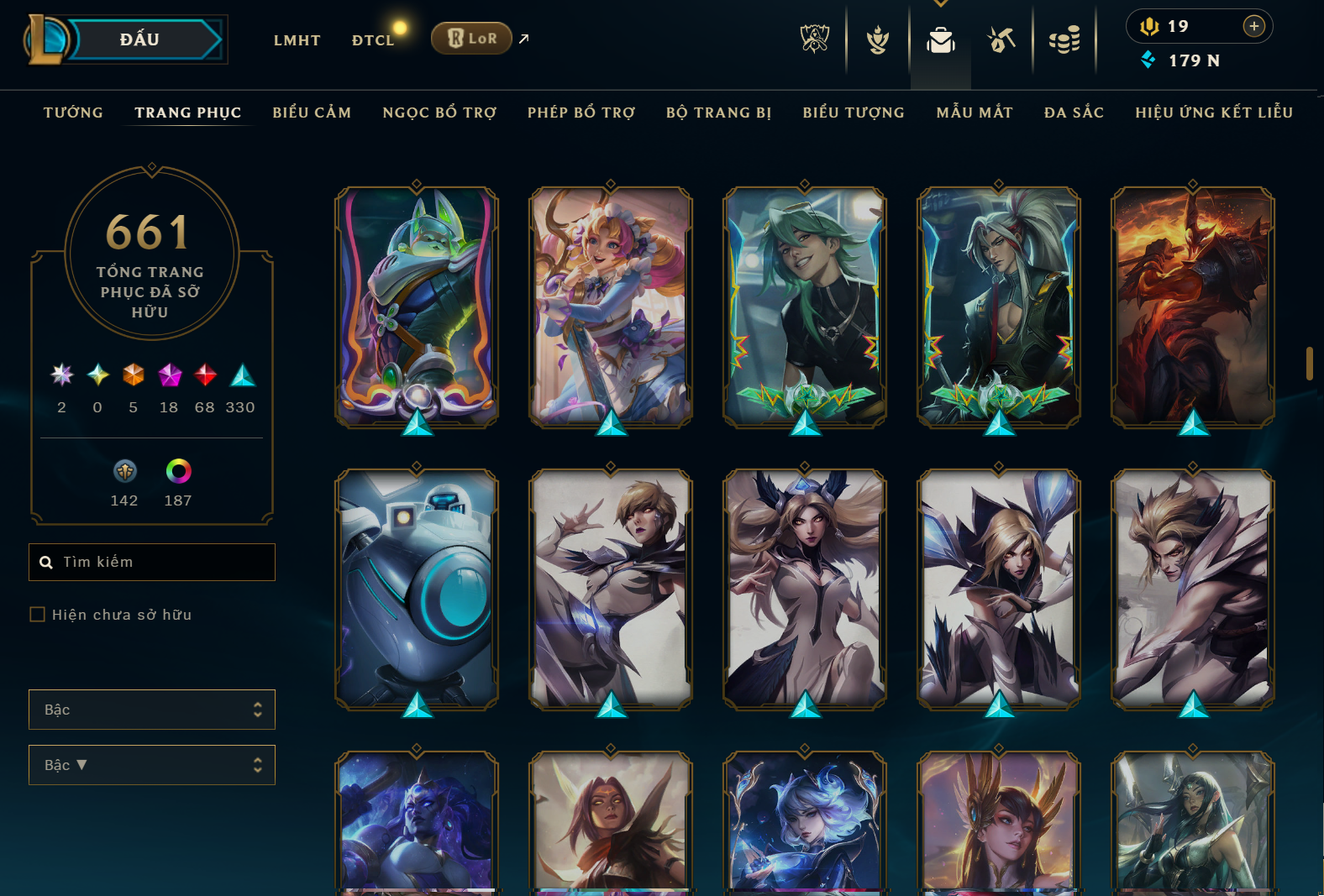Open the store coins icon

pyautogui.click(x=1064, y=39)
